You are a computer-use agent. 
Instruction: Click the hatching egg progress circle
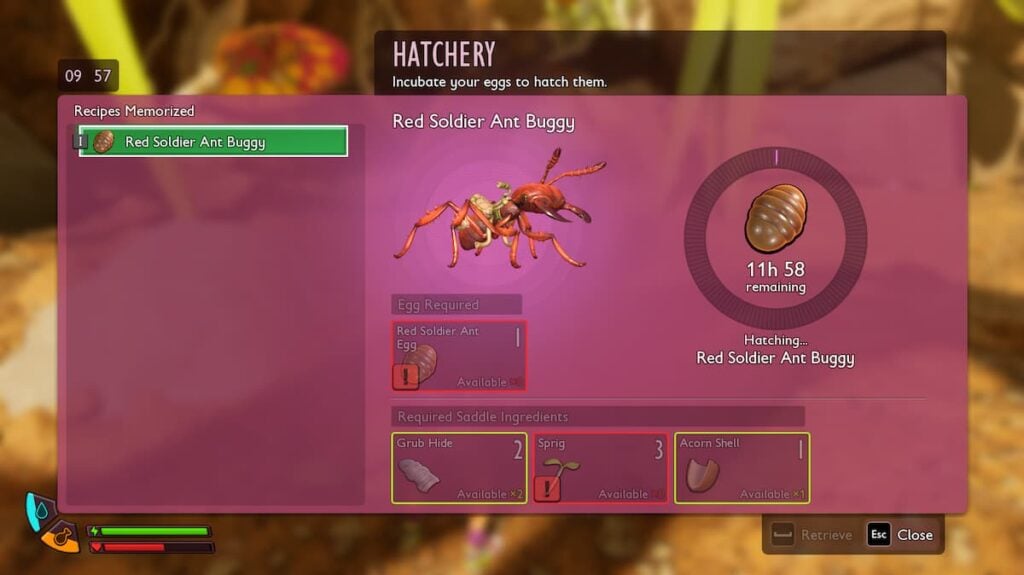775,237
